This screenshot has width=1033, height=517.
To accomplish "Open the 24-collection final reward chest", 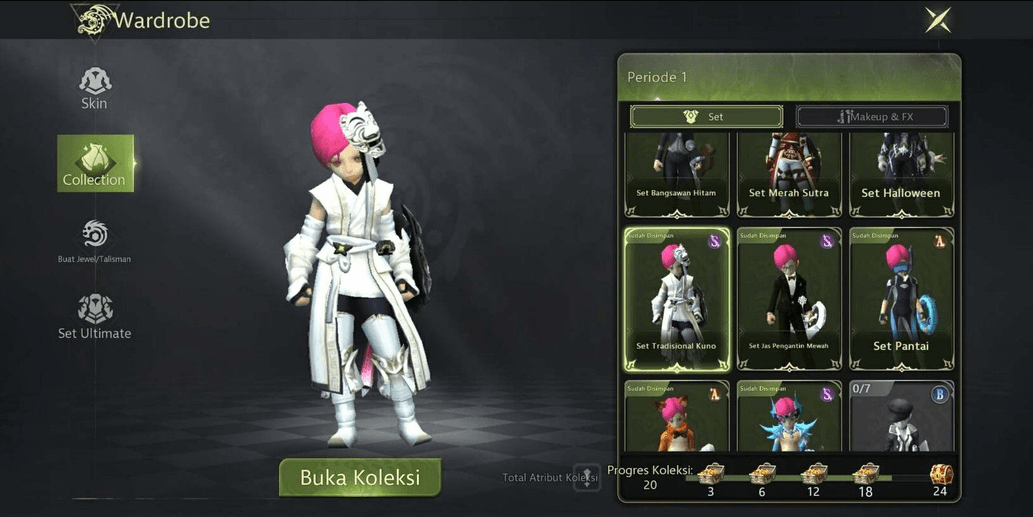I will click(940, 475).
